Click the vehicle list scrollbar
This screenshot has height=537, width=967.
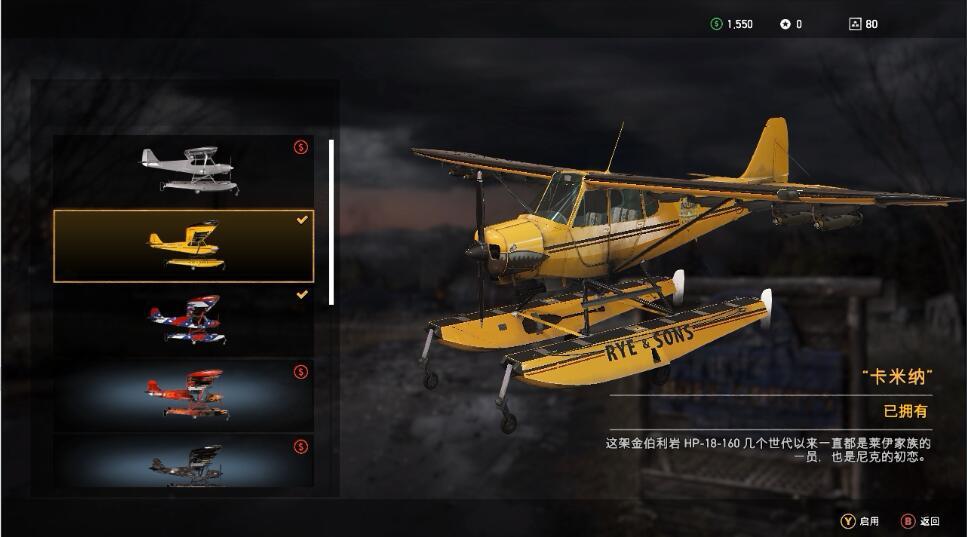(x=331, y=222)
